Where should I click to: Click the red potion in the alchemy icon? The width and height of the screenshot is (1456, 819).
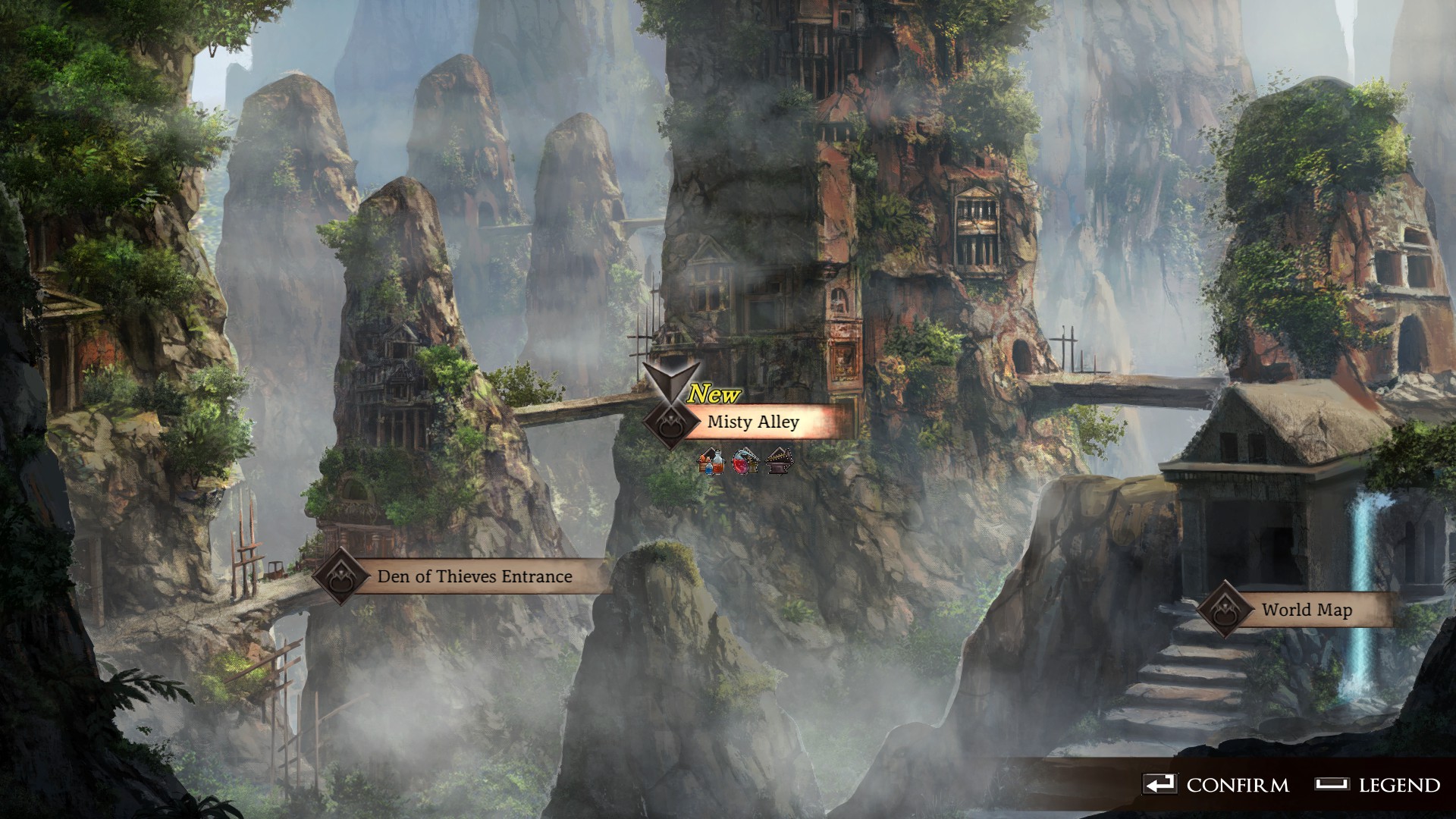click(740, 466)
